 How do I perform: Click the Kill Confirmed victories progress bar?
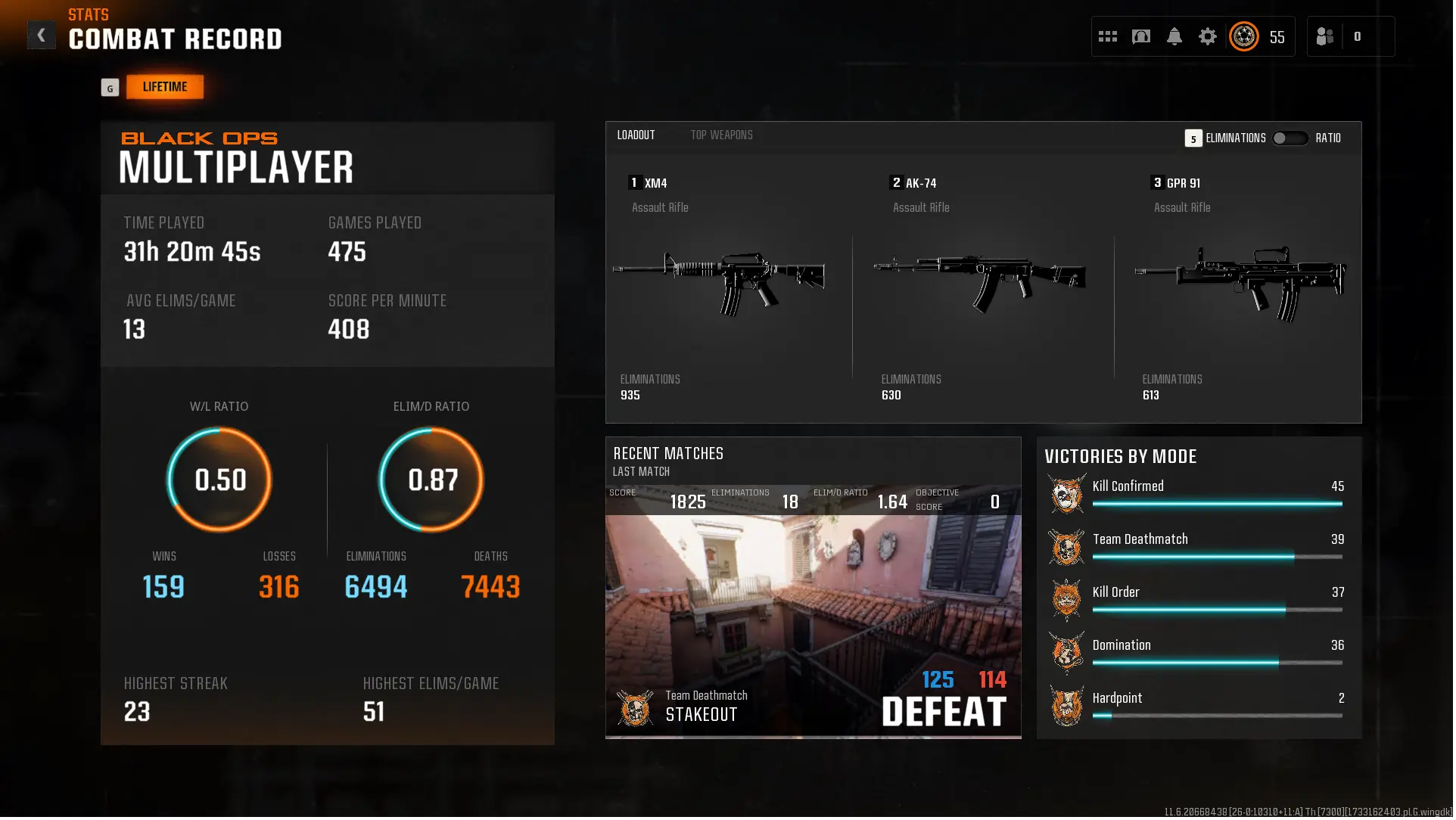1218,503
